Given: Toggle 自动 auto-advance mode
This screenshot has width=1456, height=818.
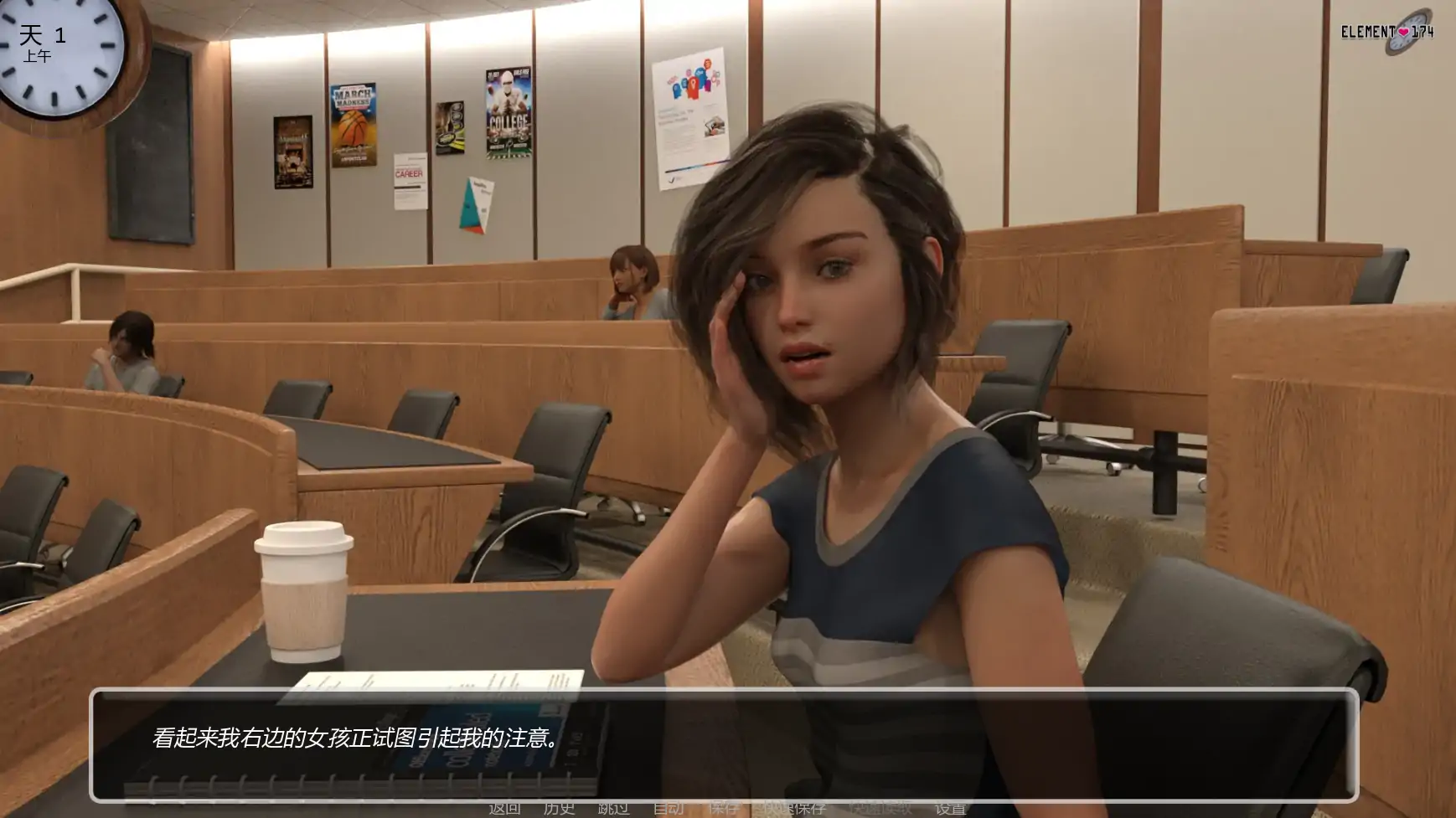Looking at the screenshot, I should coord(668,808).
